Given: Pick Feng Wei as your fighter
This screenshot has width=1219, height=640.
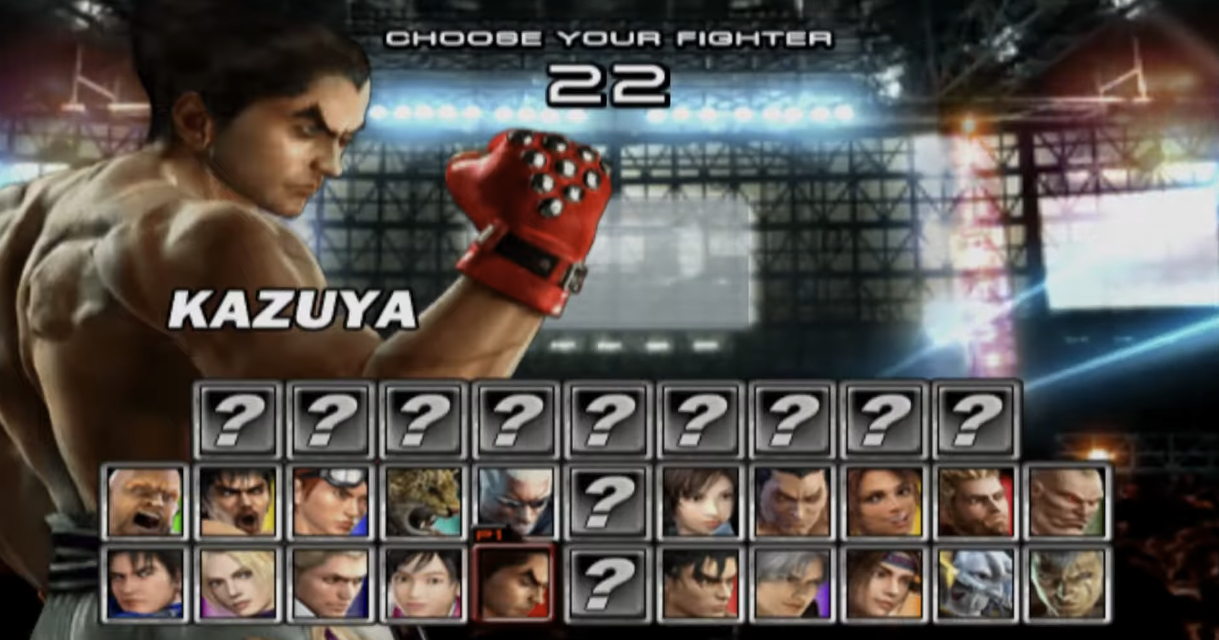Looking at the screenshot, I should tap(791, 501).
